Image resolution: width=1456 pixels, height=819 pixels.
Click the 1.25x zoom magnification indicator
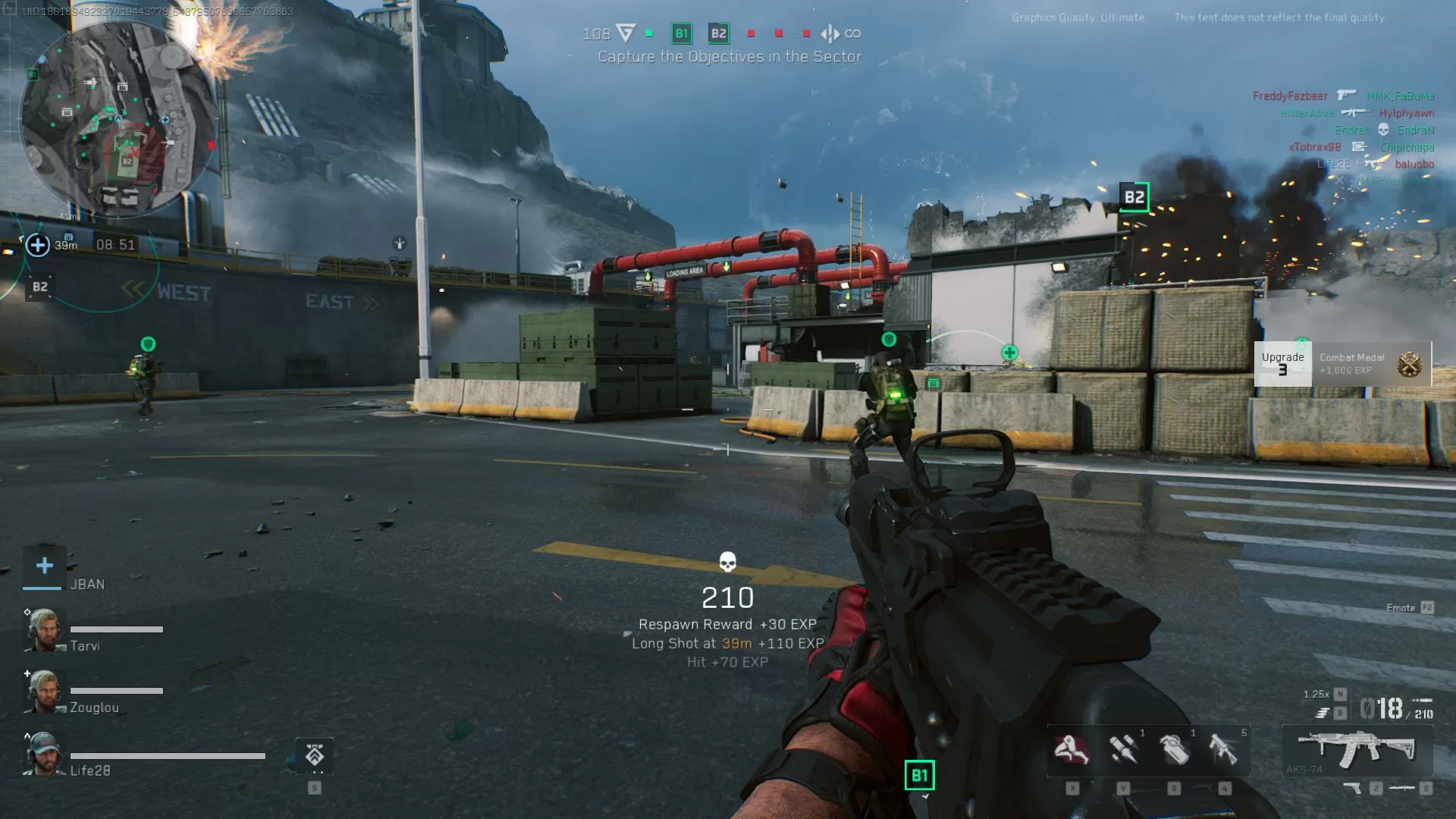pyautogui.click(x=1316, y=692)
